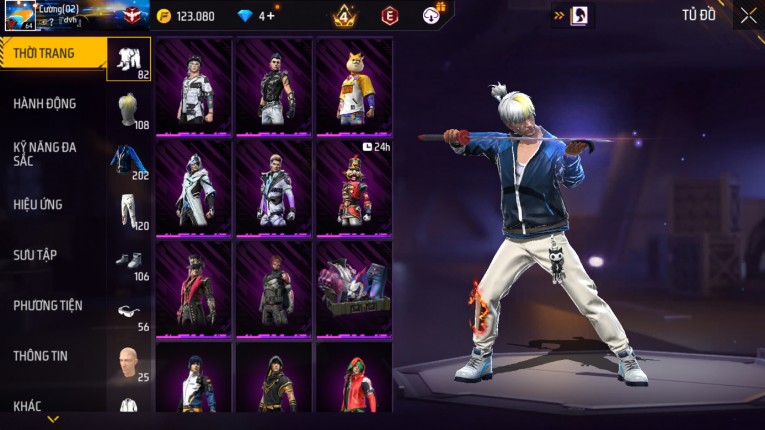Pick the blue jacket icon showing 202
765x430 pixels.
pyautogui.click(x=129, y=160)
